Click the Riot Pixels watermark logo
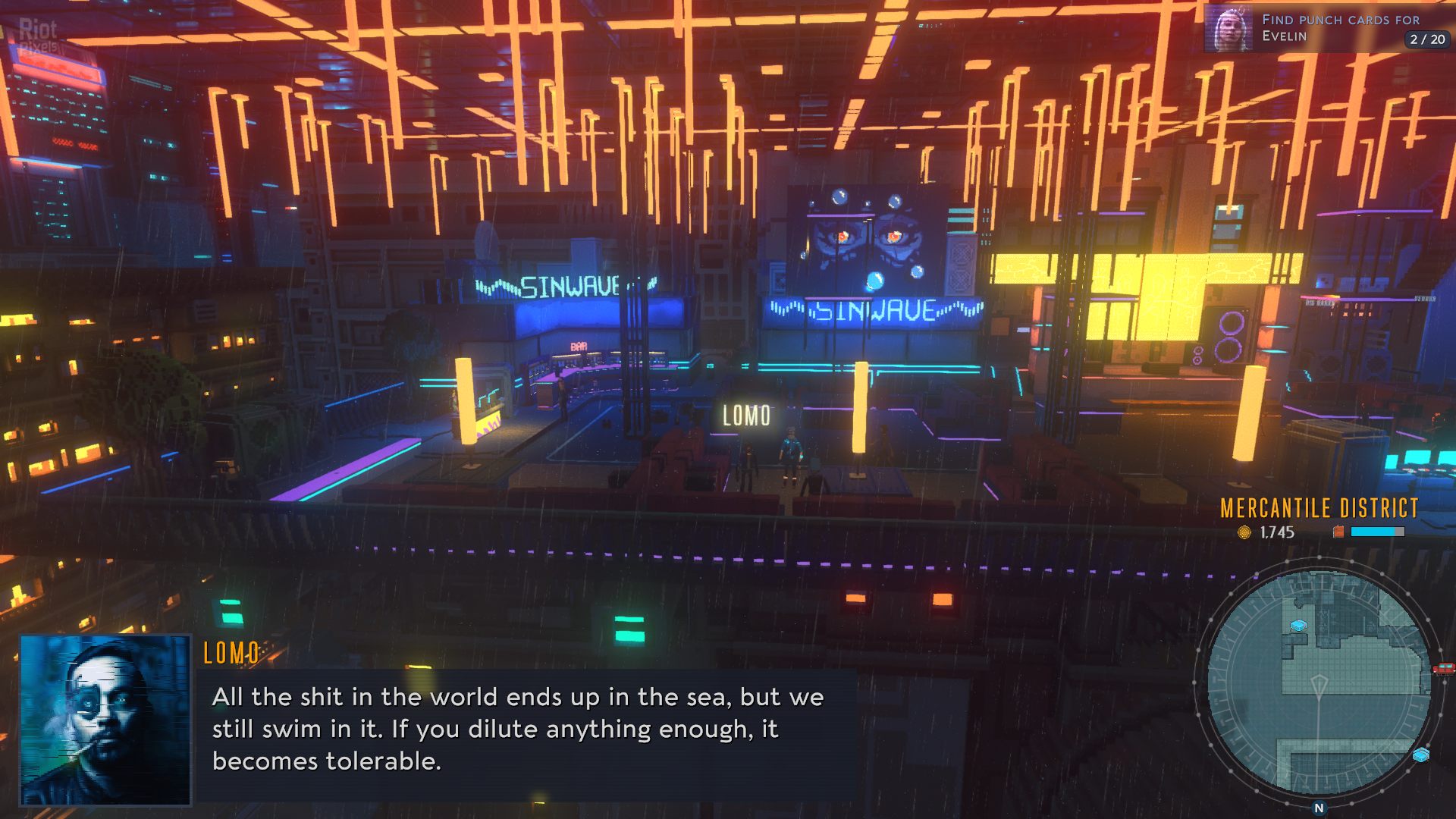Image resolution: width=1456 pixels, height=819 pixels. [38, 36]
